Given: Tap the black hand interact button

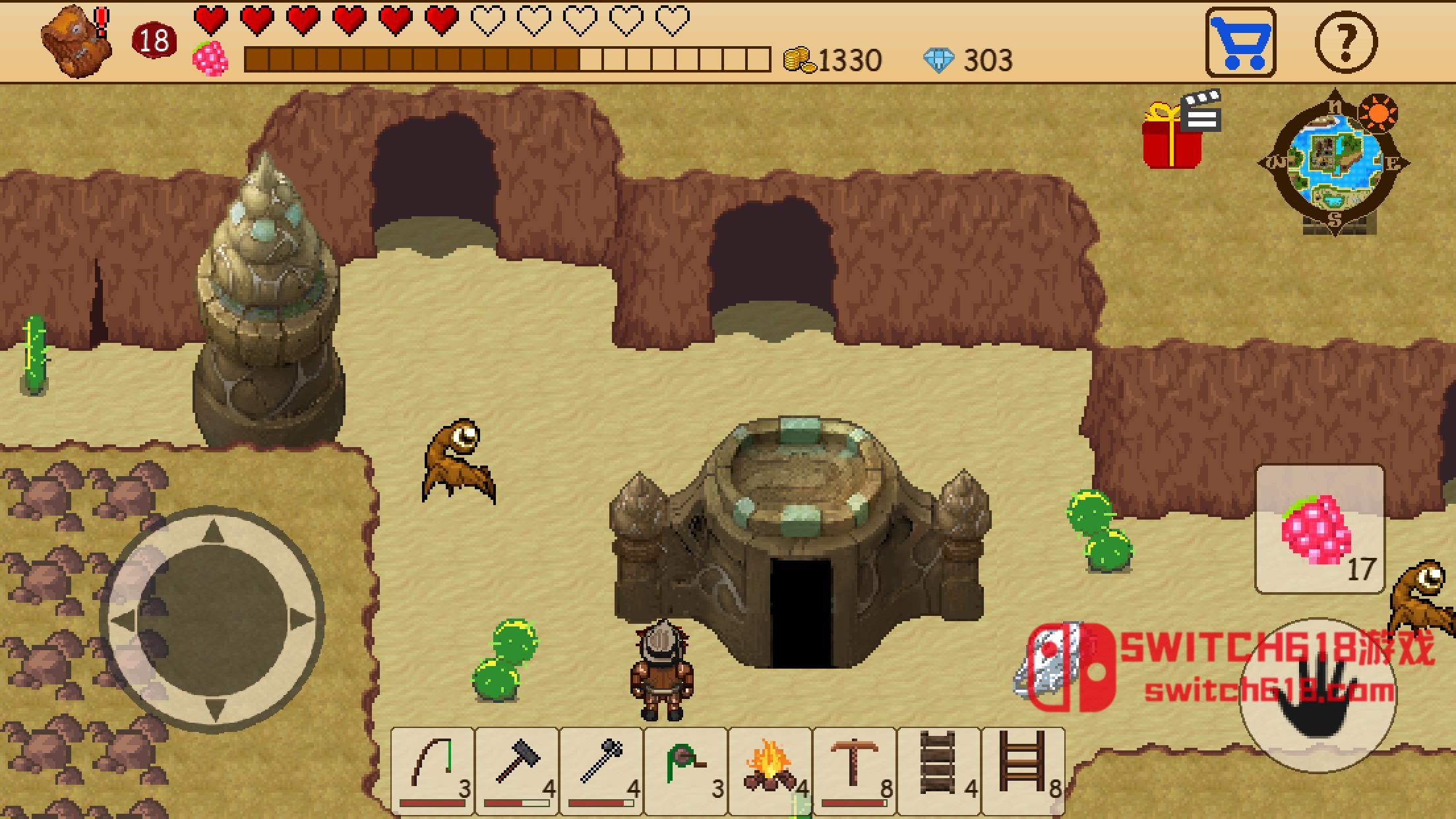Looking at the screenshot, I should click(x=1318, y=696).
